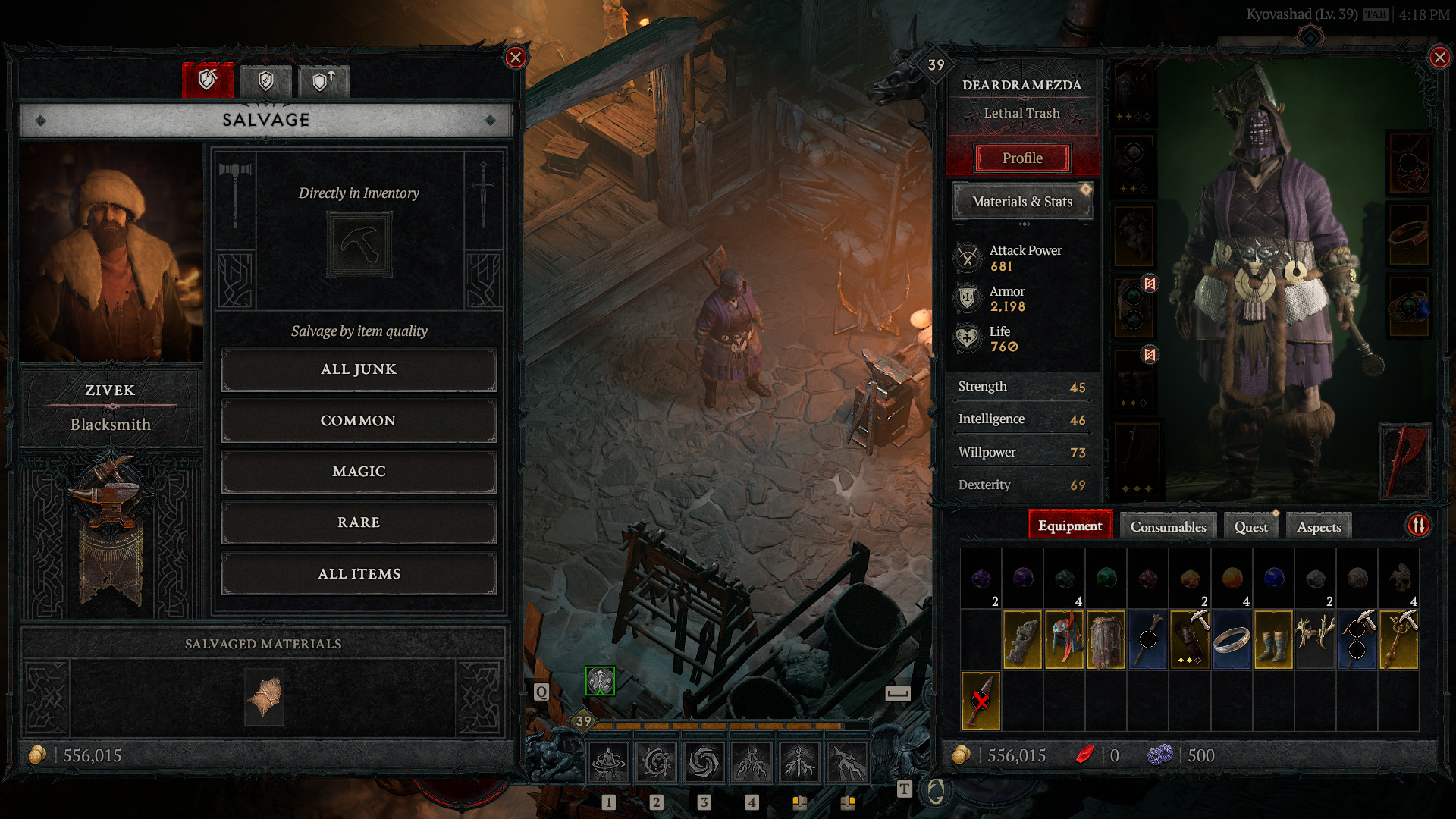Select the boots item in inventory

(x=1273, y=641)
